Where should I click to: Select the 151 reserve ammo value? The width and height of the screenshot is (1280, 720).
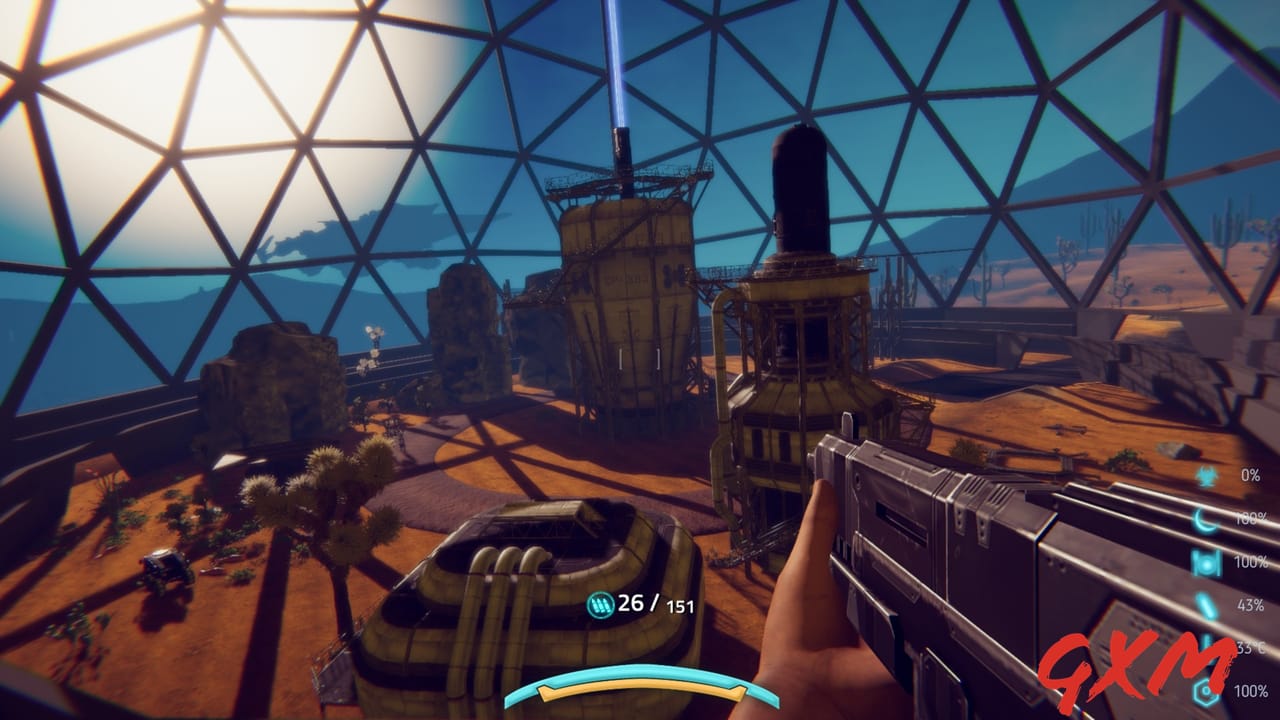tap(681, 607)
